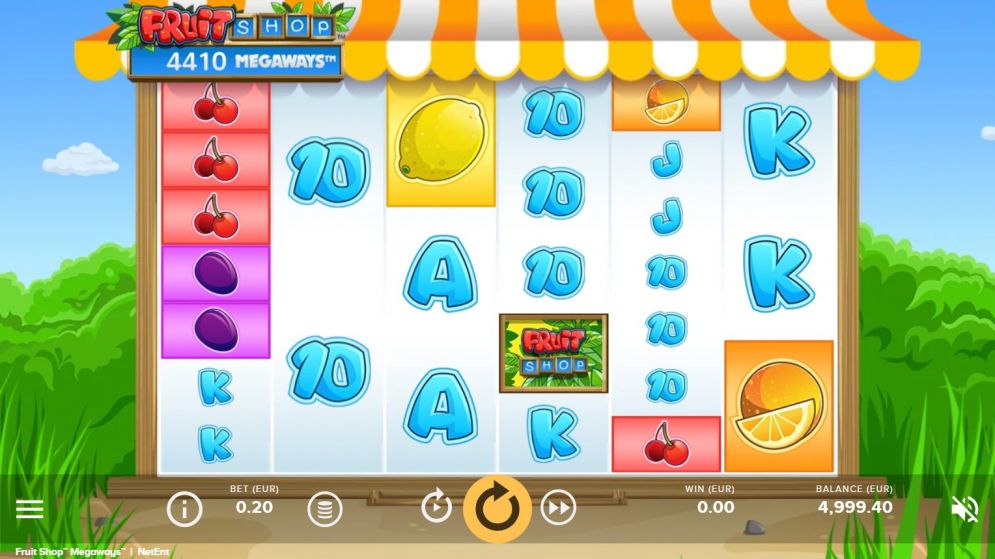Activate the autoplay button

[x=436, y=508]
